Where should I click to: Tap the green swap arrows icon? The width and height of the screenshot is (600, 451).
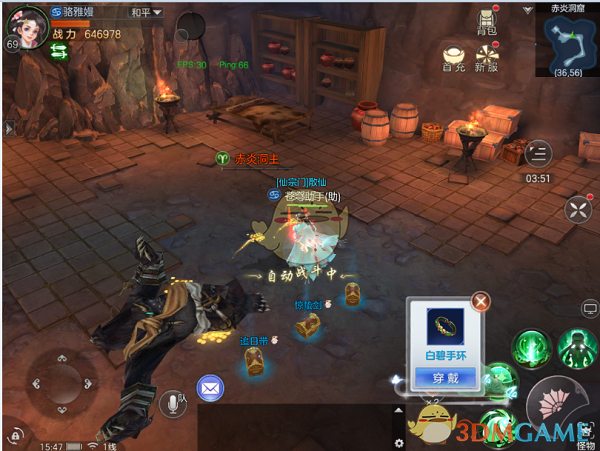point(61,55)
